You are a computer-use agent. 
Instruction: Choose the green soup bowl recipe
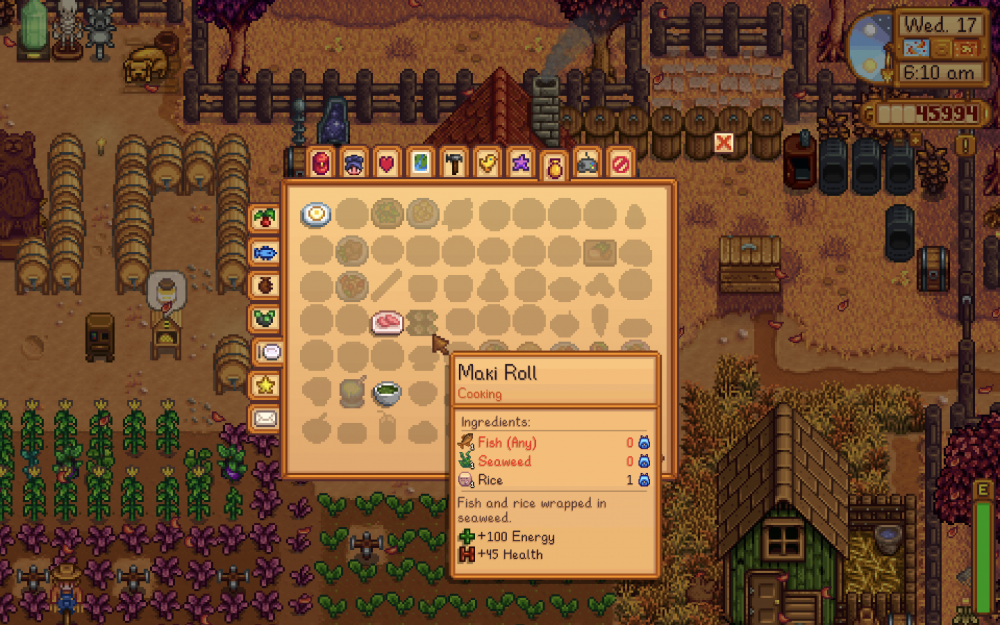tap(388, 392)
